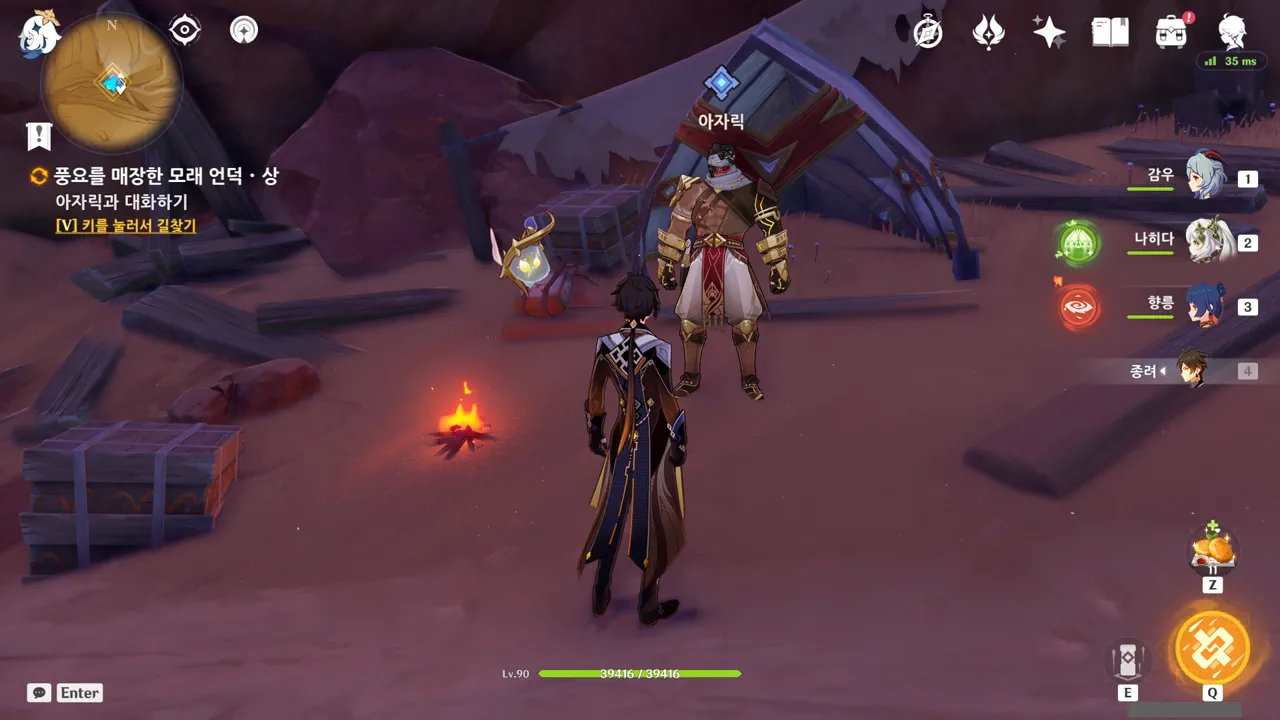Screen dimensions: 1280x720
Task: Select active party member 종려
Action: (x=1190, y=370)
